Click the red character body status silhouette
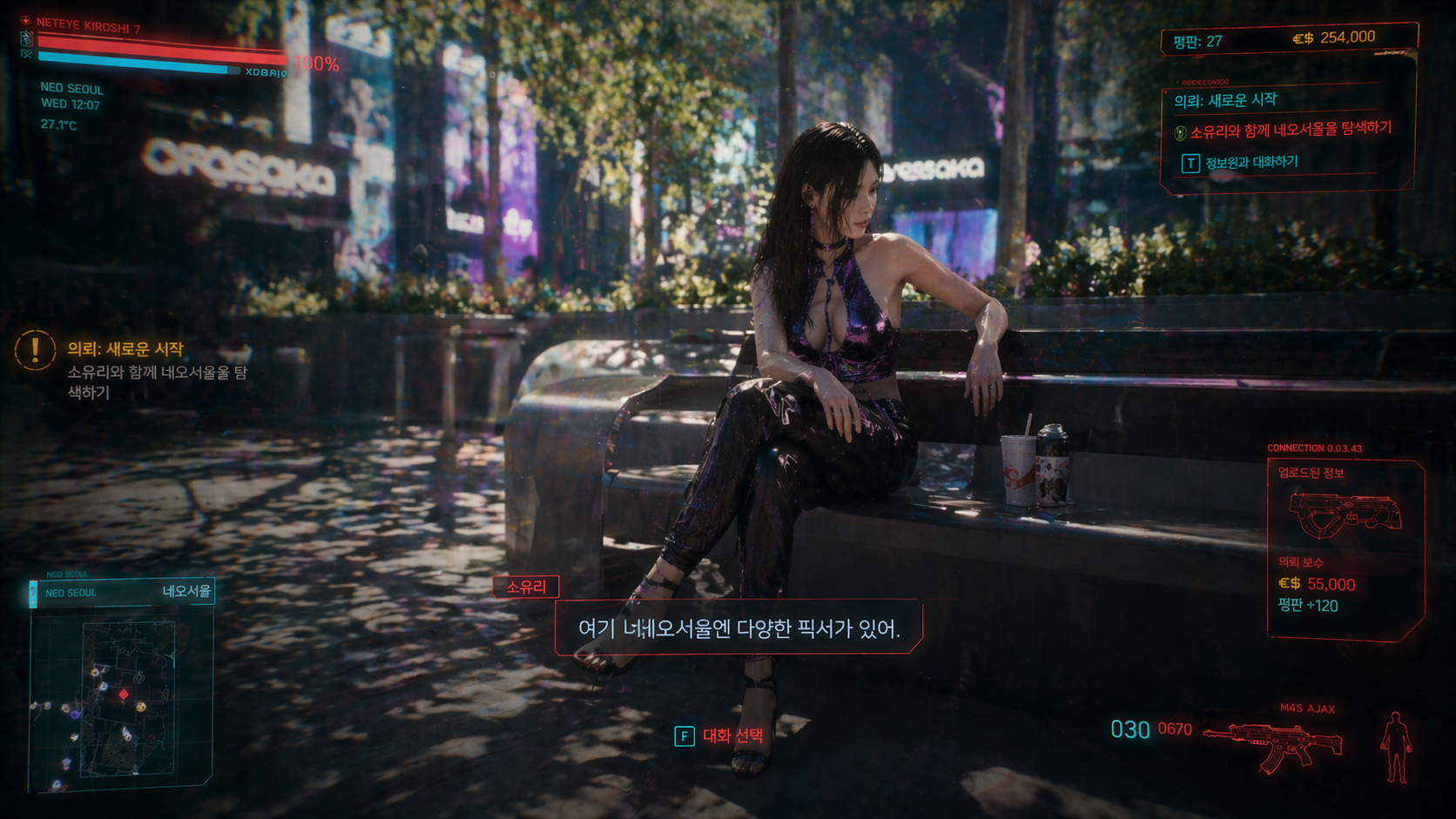1456x819 pixels. coord(1396,747)
